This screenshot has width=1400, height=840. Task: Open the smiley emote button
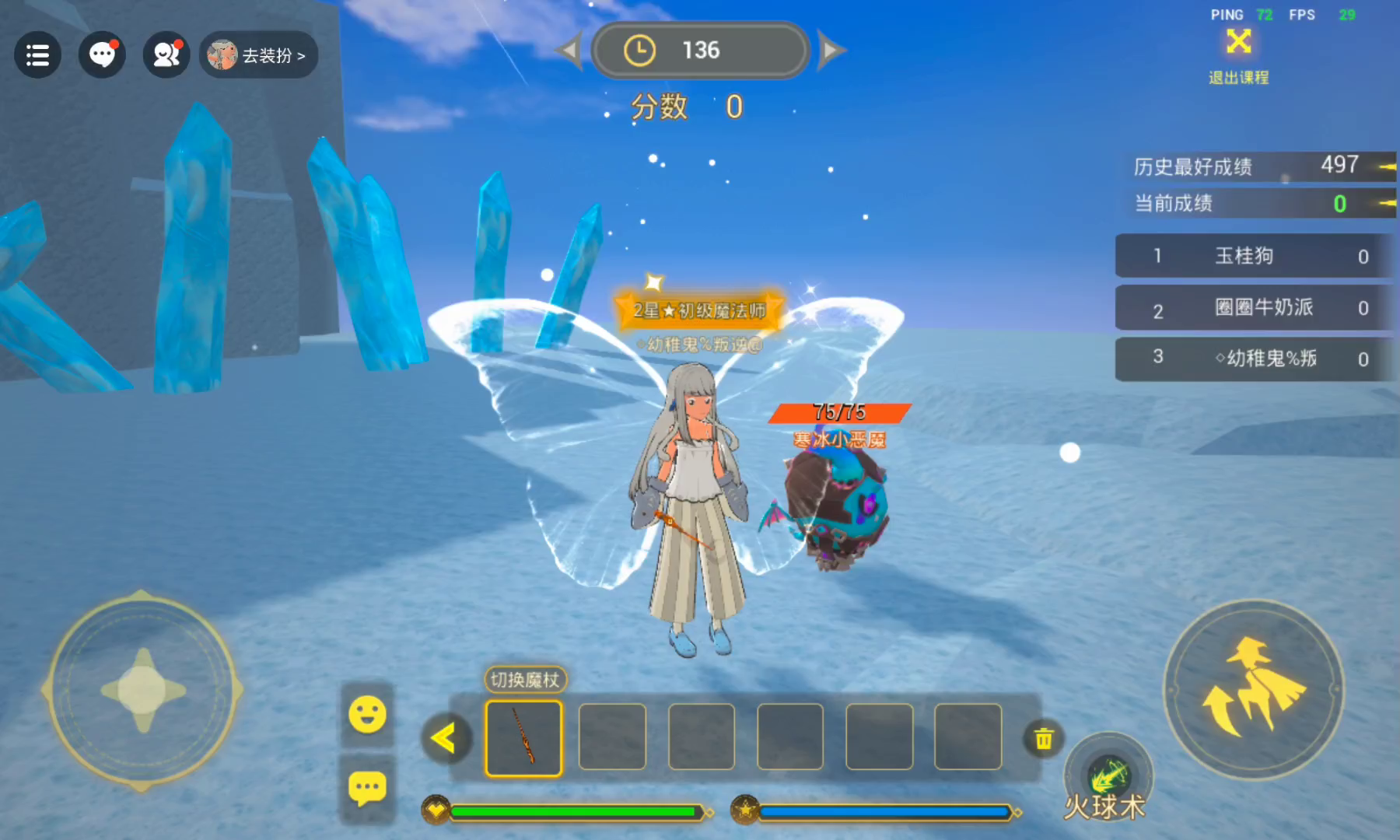(367, 714)
